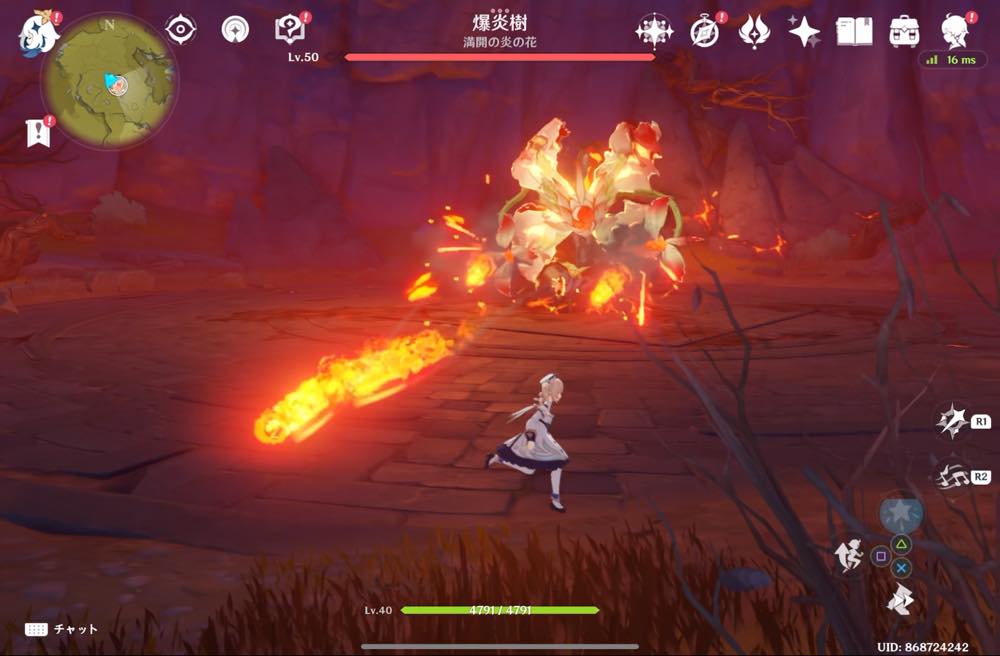Image resolution: width=1000 pixels, height=656 pixels.
Task: Activate the eye-shaped elemental sight icon
Action: pyautogui.click(x=181, y=30)
